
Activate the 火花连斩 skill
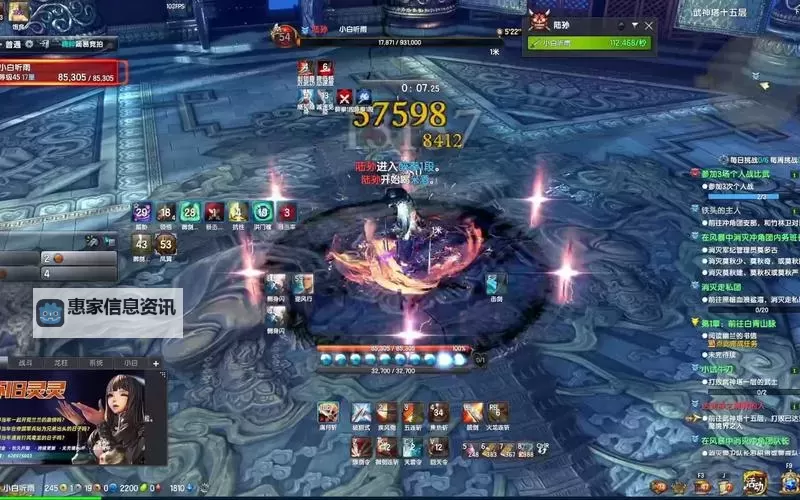(498, 411)
